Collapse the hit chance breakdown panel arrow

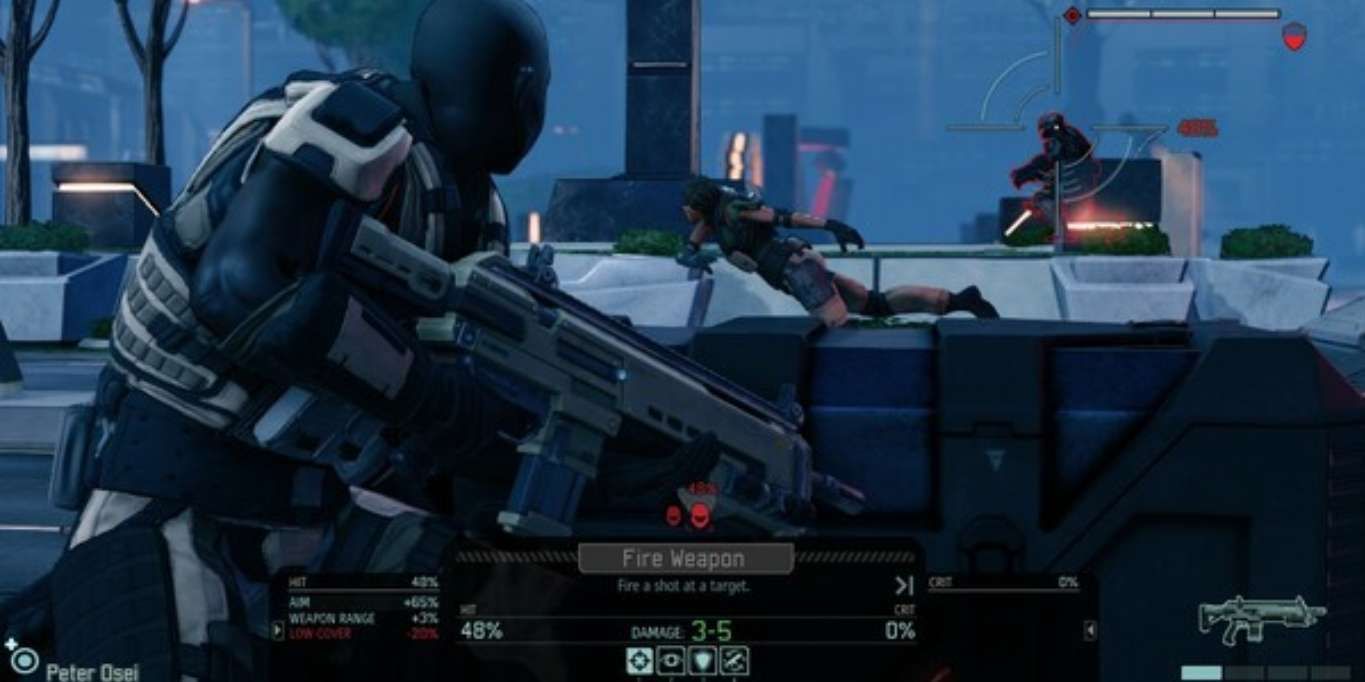click(278, 630)
